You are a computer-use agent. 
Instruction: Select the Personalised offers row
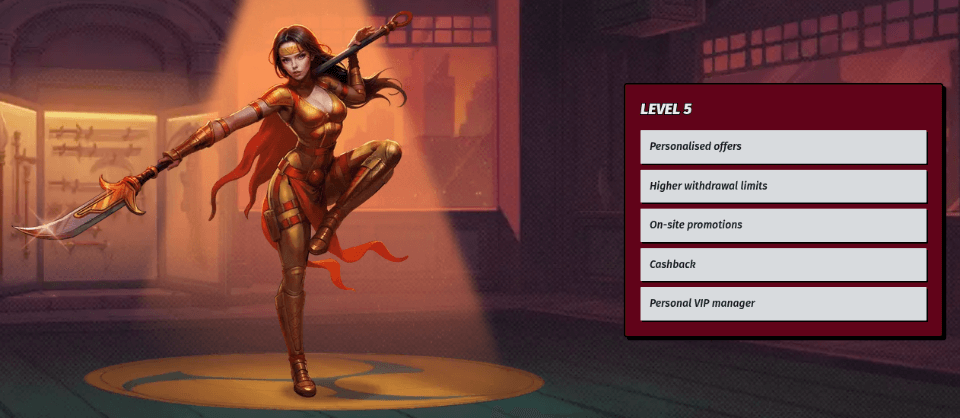[x=783, y=147]
